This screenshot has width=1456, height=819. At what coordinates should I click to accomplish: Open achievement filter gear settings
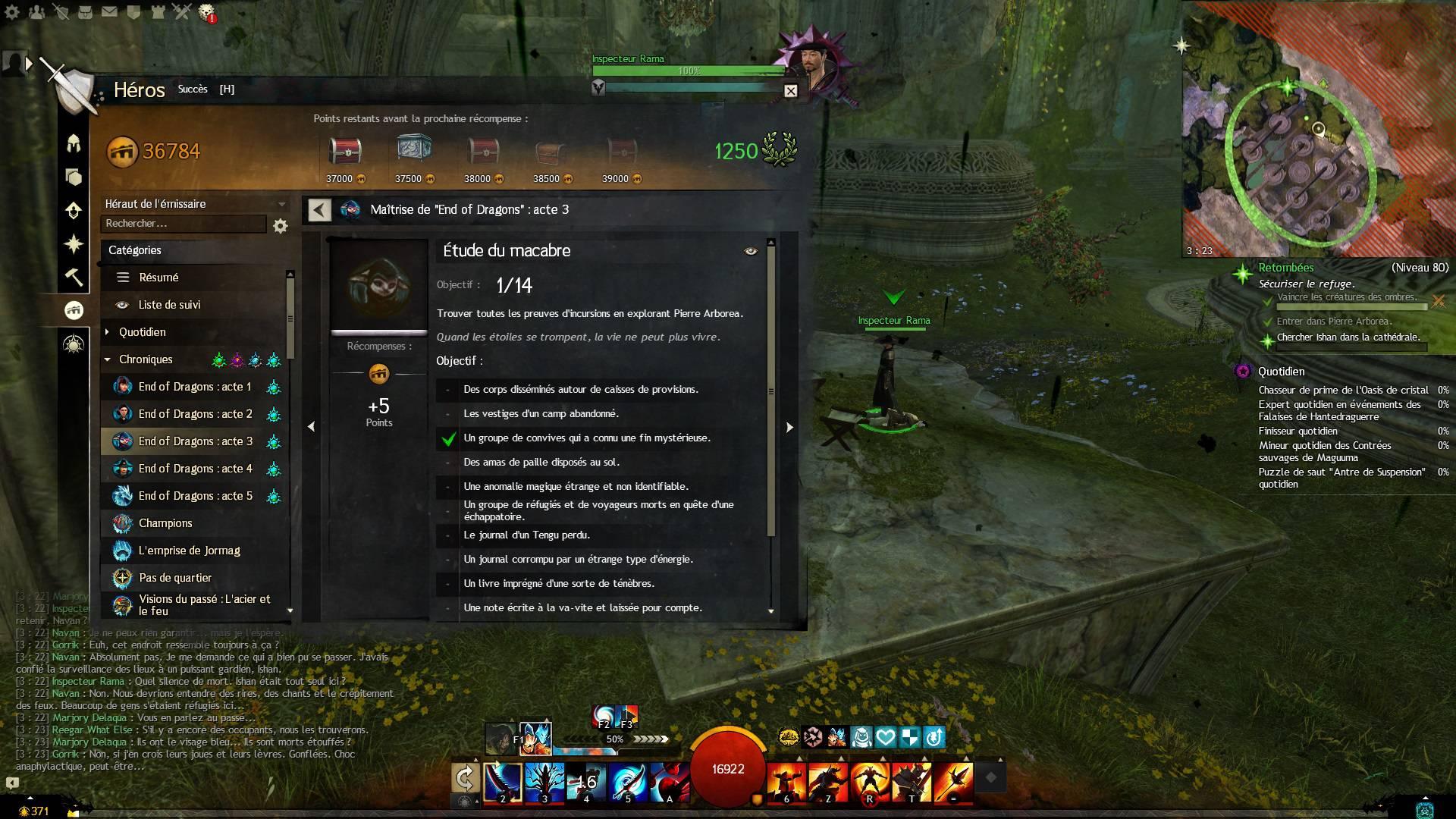tap(281, 226)
